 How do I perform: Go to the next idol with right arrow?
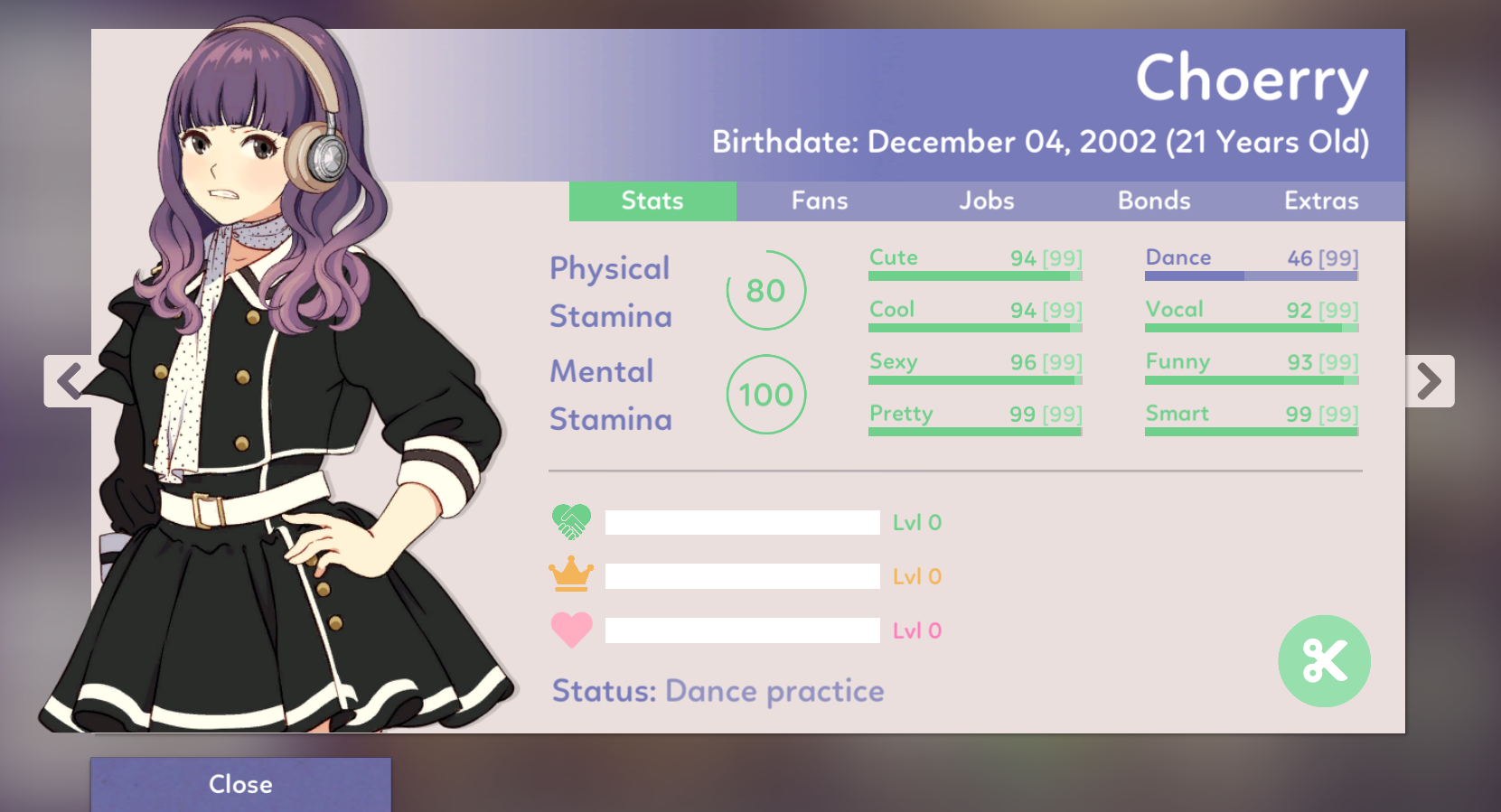(x=1429, y=381)
